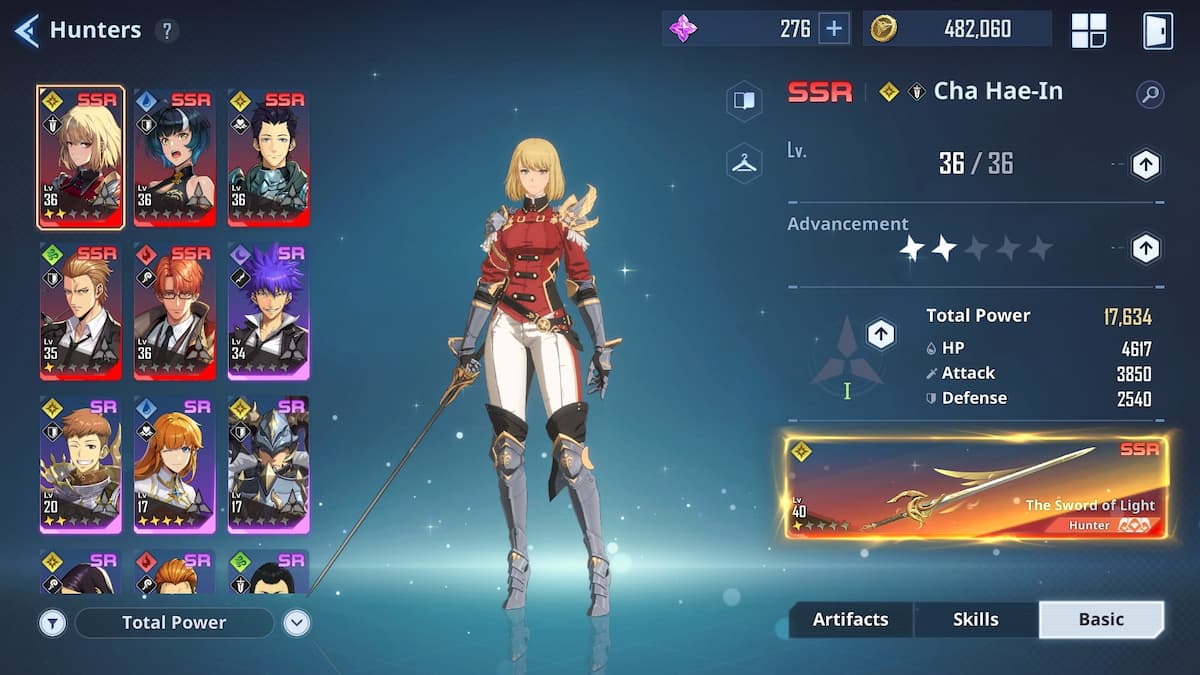Switch to the Skills tab
The image size is (1200, 675).
tap(975, 620)
